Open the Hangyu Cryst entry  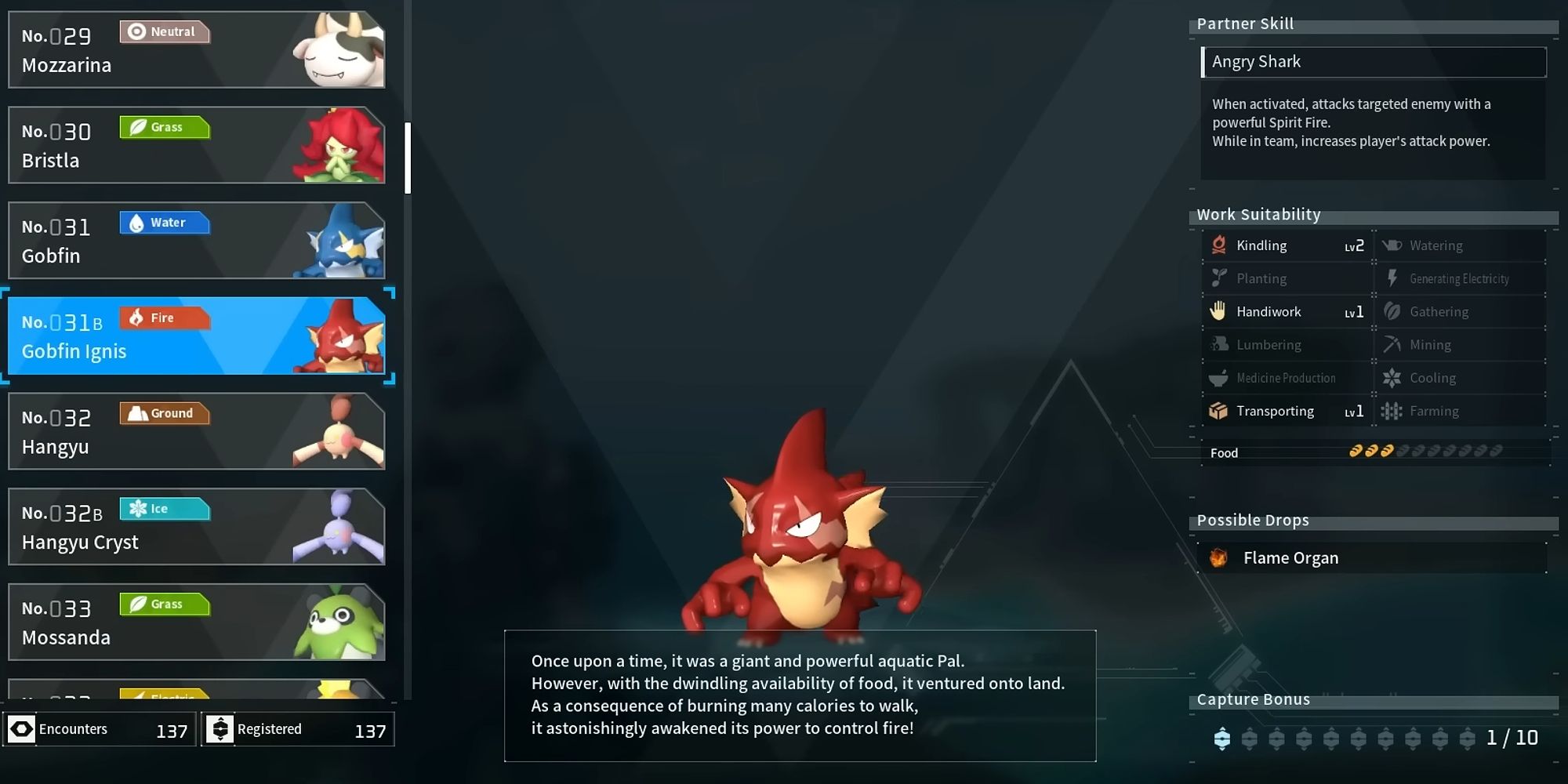196,525
